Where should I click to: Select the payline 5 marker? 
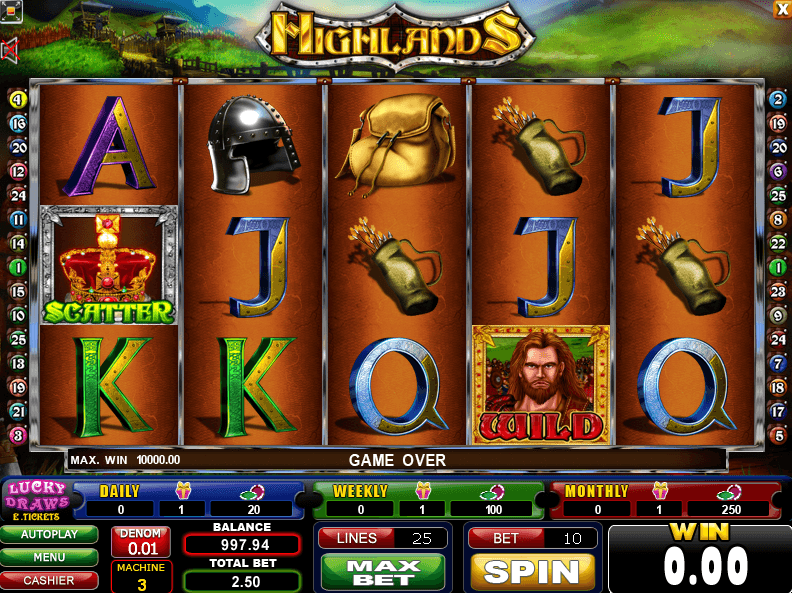[x=777, y=435]
